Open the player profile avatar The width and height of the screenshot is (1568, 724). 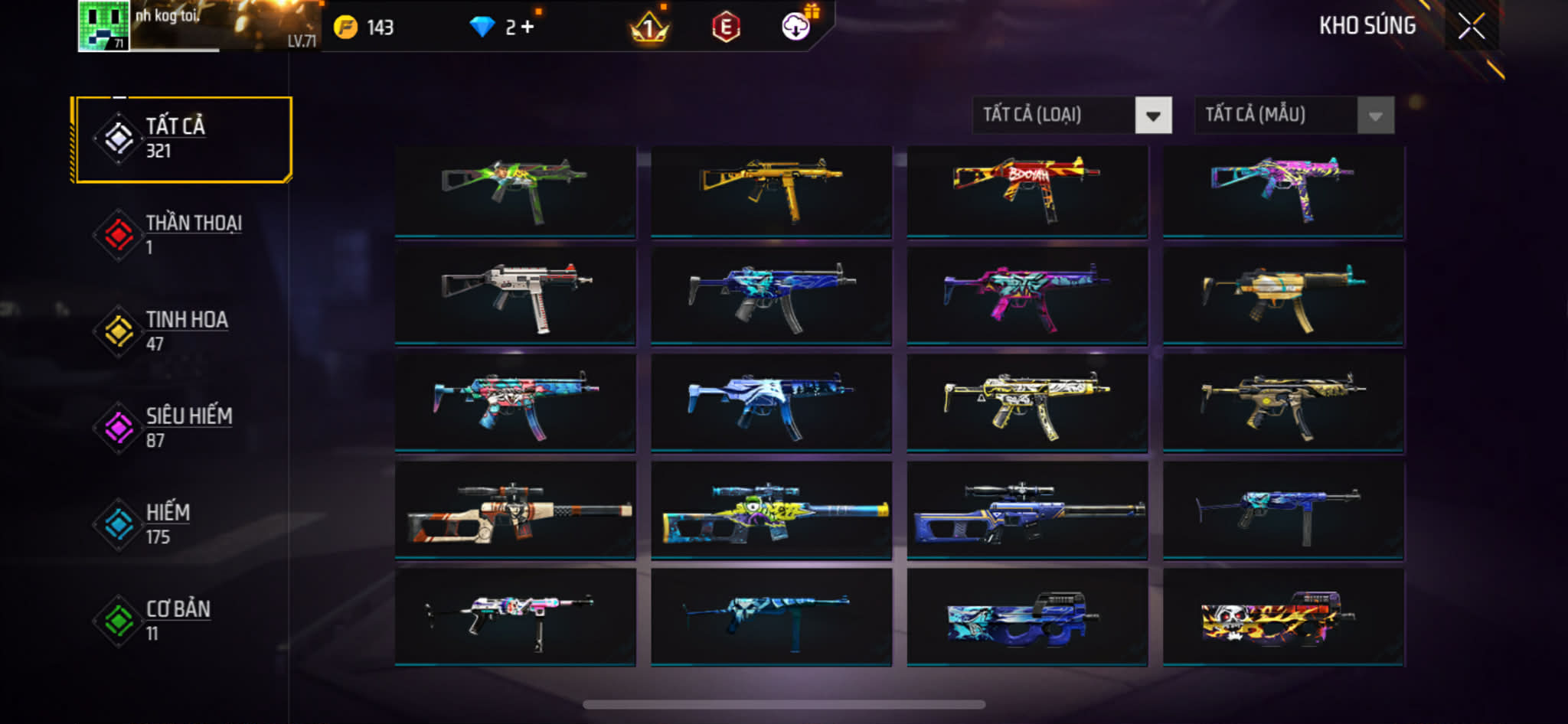(103, 26)
